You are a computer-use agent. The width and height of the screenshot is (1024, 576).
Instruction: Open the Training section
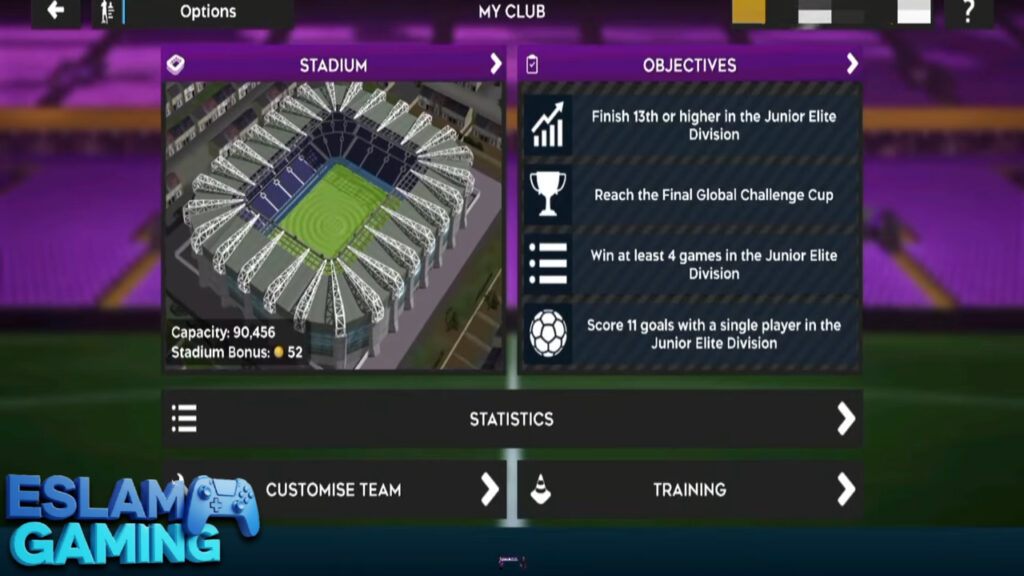point(690,490)
